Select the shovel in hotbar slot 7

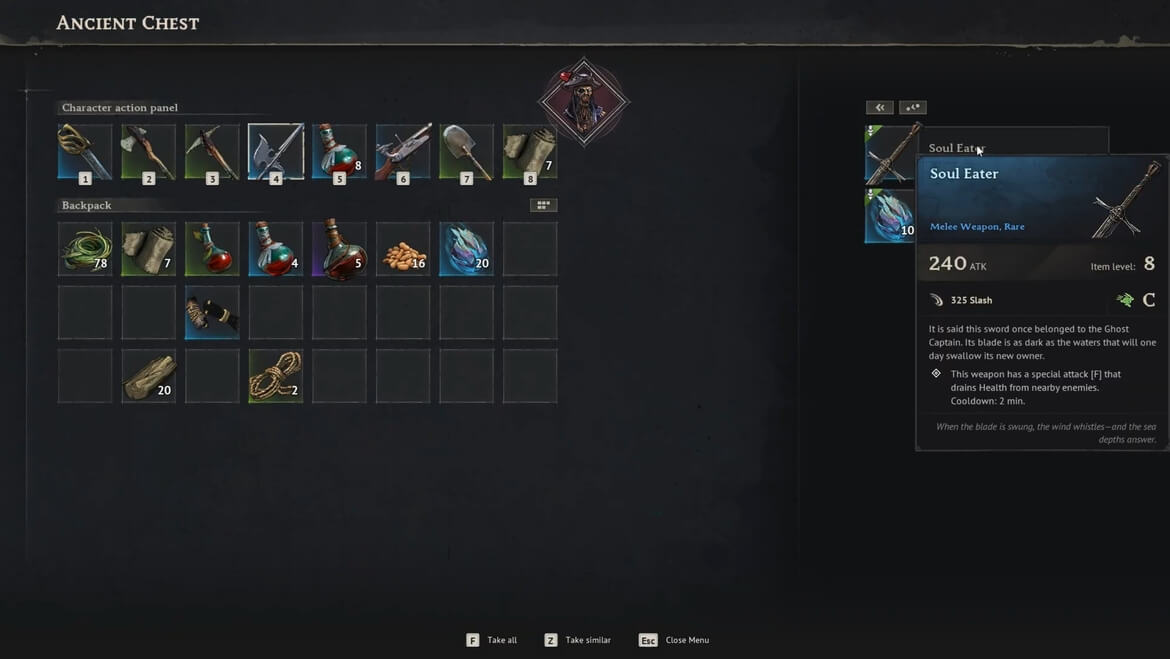click(467, 152)
